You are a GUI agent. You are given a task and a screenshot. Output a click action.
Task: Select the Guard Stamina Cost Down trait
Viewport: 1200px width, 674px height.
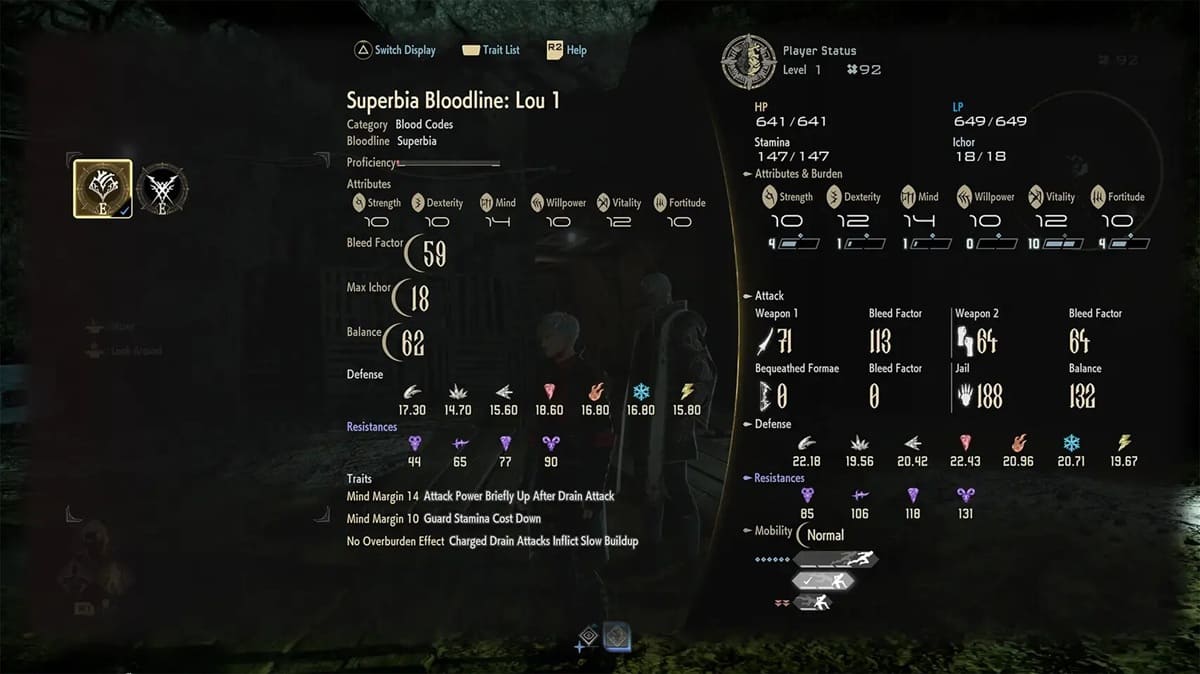(444, 518)
